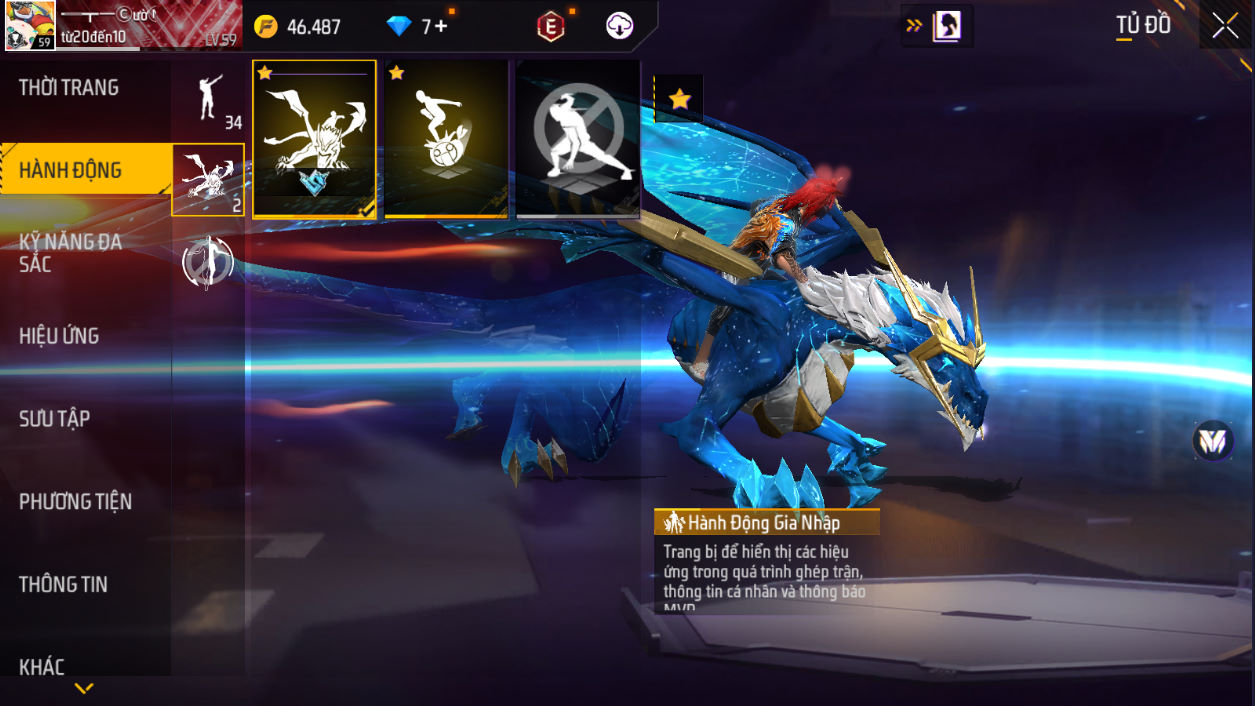Open the Hiệu Ứng category
Screen dimensions: 1255x706
pyautogui.click(x=59, y=336)
